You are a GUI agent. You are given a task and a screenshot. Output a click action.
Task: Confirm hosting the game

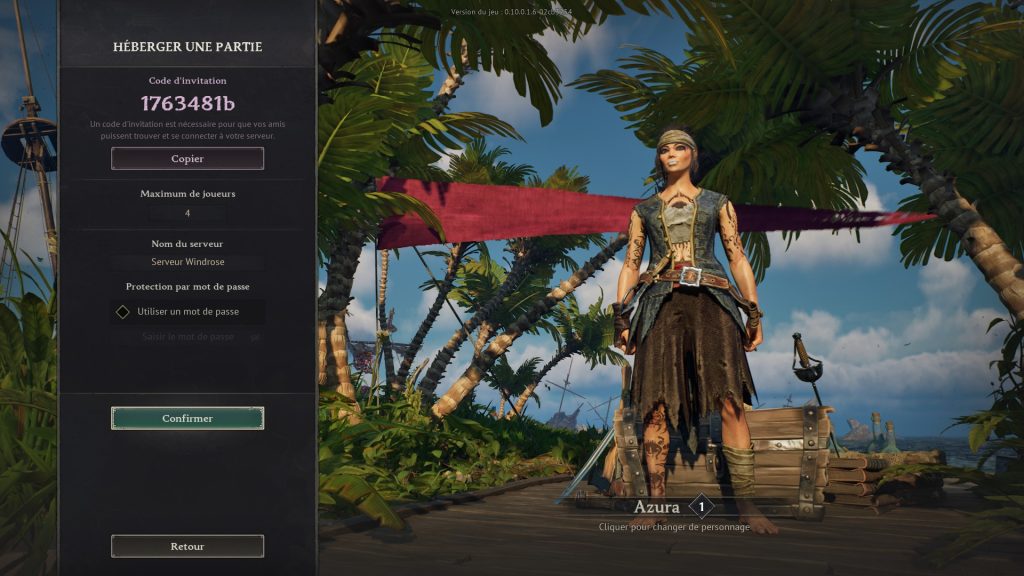tap(187, 418)
